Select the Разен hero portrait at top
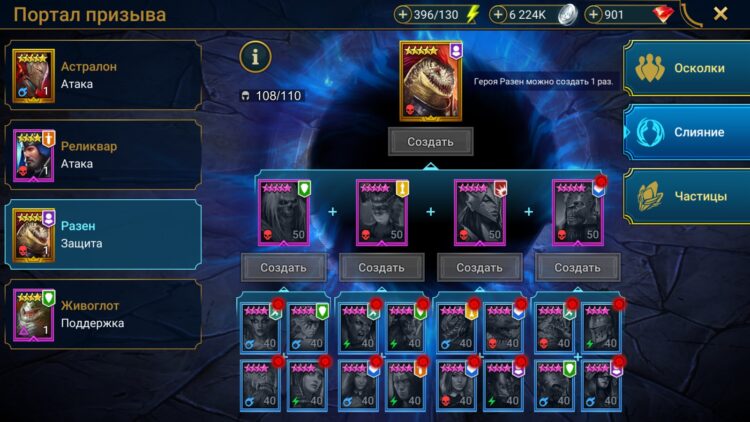This screenshot has height=422, width=750. coord(429,81)
